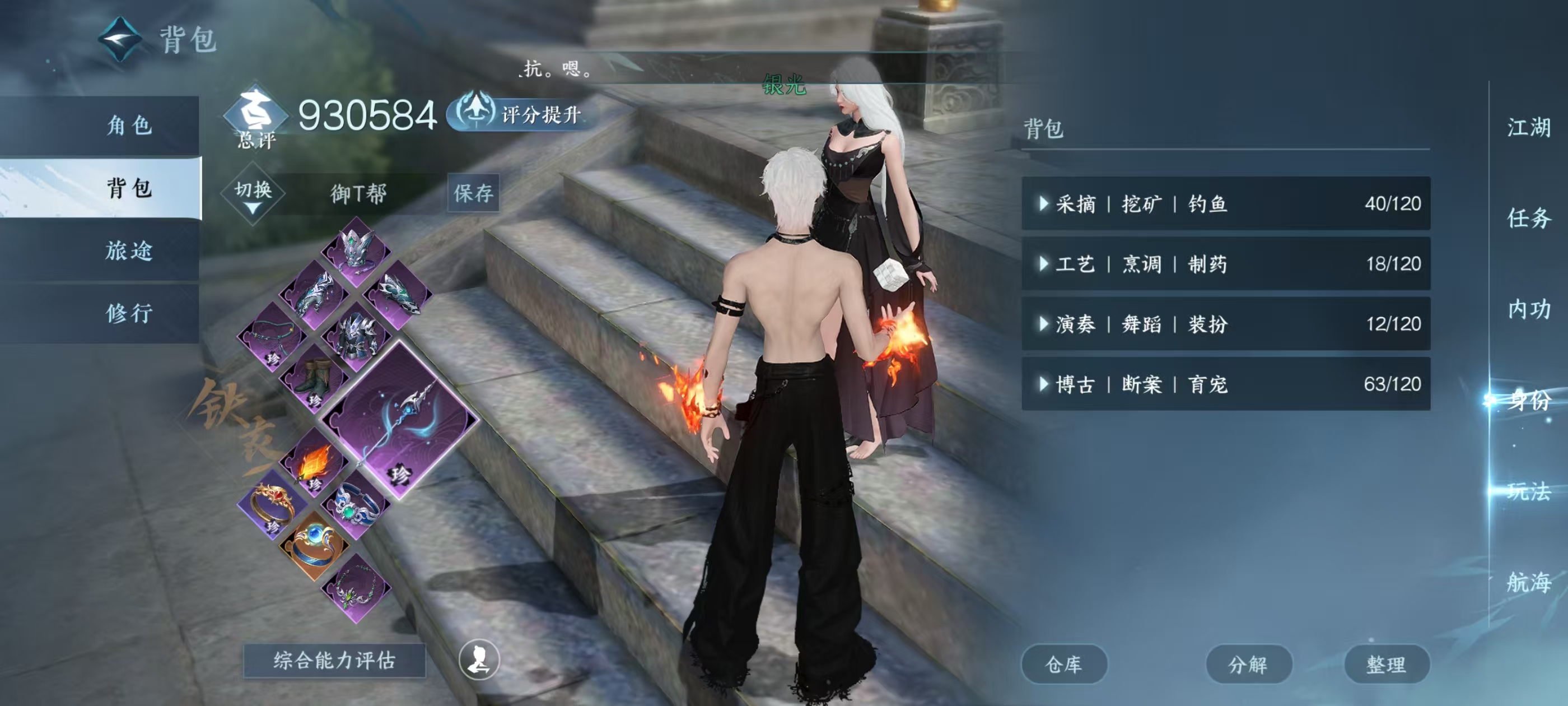Click the round character silhouette icon
This screenshot has width=1568, height=706.
coord(479,659)
